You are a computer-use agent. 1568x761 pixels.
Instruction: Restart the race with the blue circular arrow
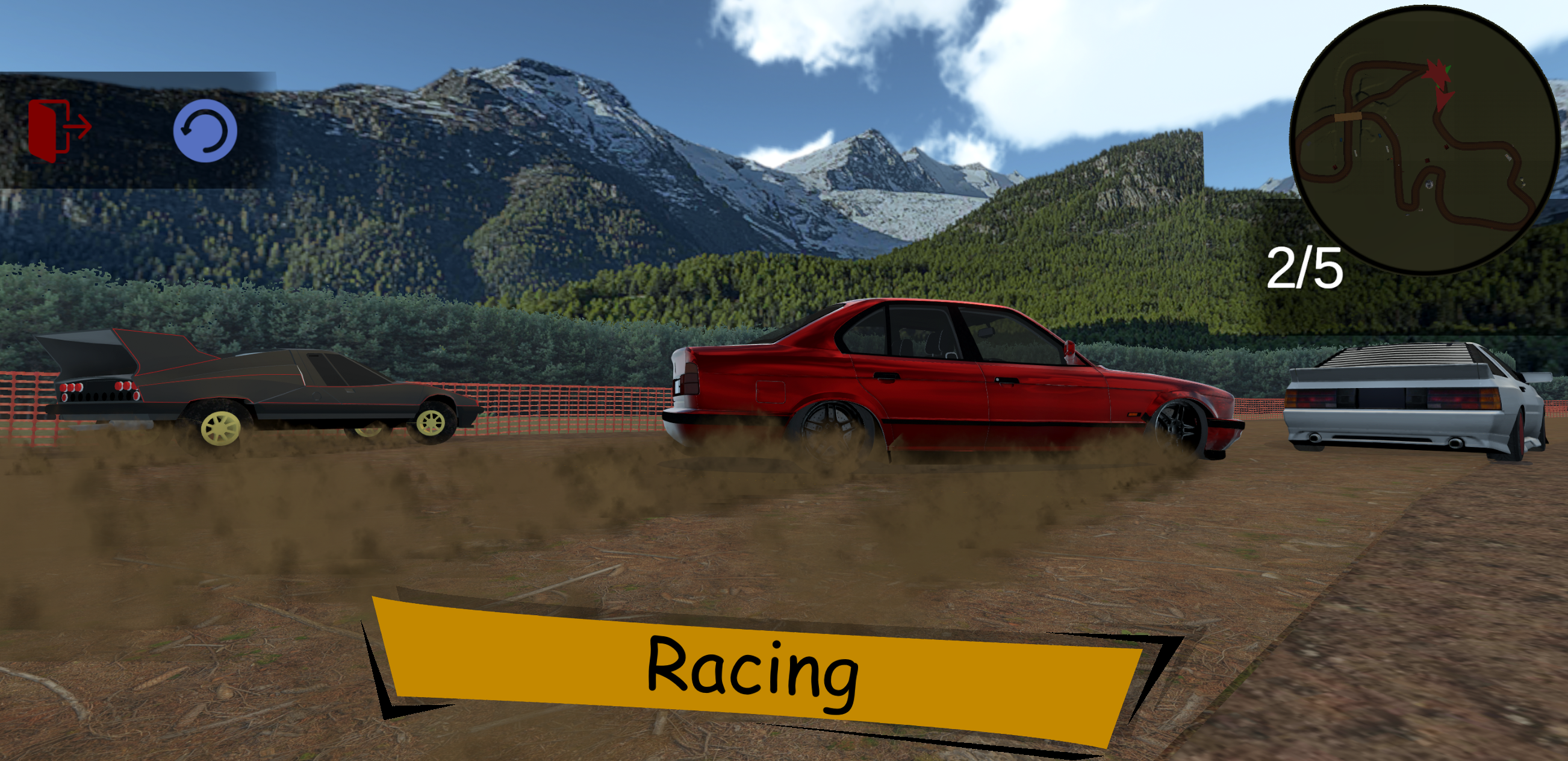[205, 130]
